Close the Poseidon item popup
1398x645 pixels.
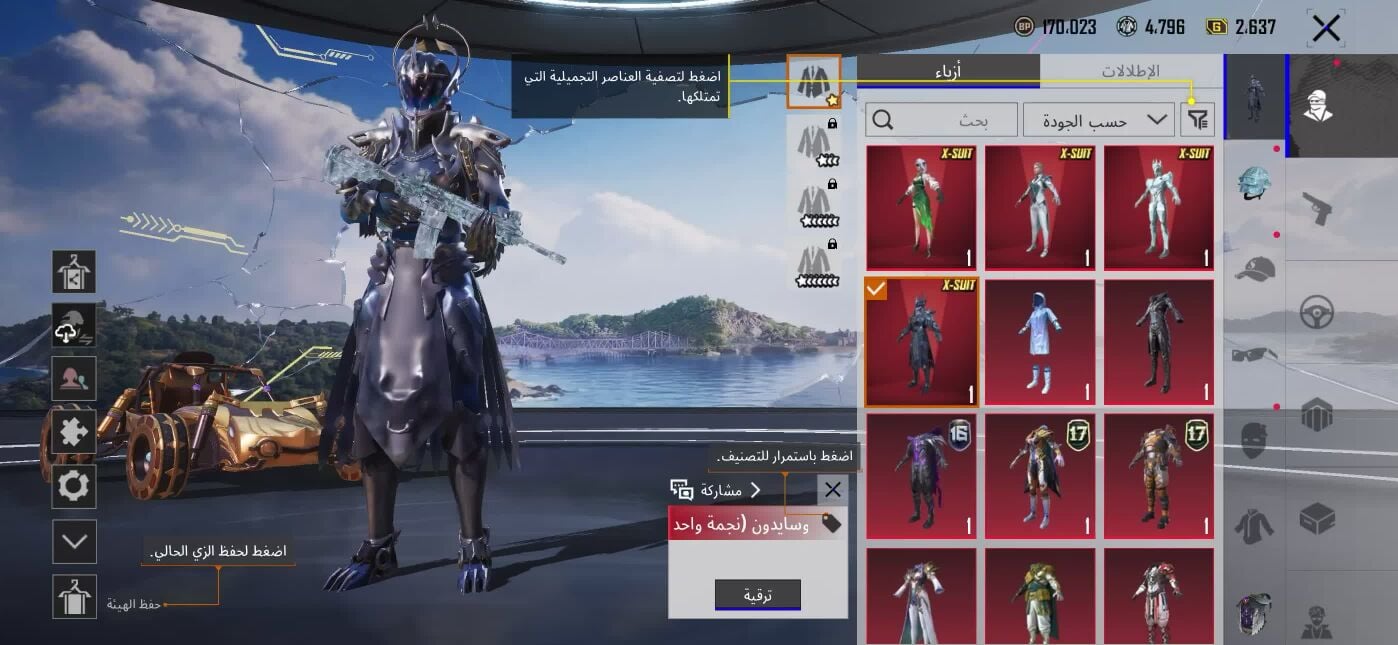coord(832,490)
